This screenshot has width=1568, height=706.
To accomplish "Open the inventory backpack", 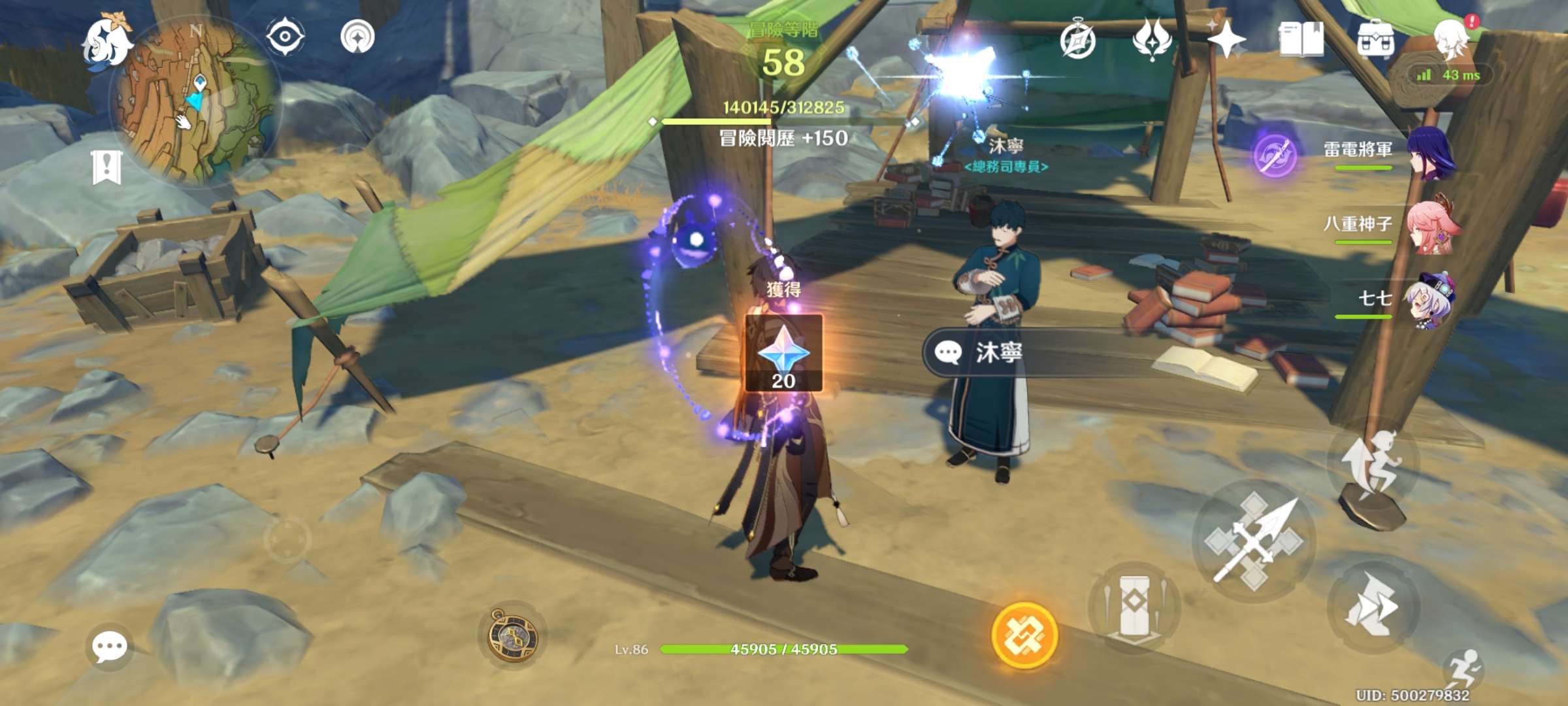I will pyautogui.click(x=1375, y=39).
